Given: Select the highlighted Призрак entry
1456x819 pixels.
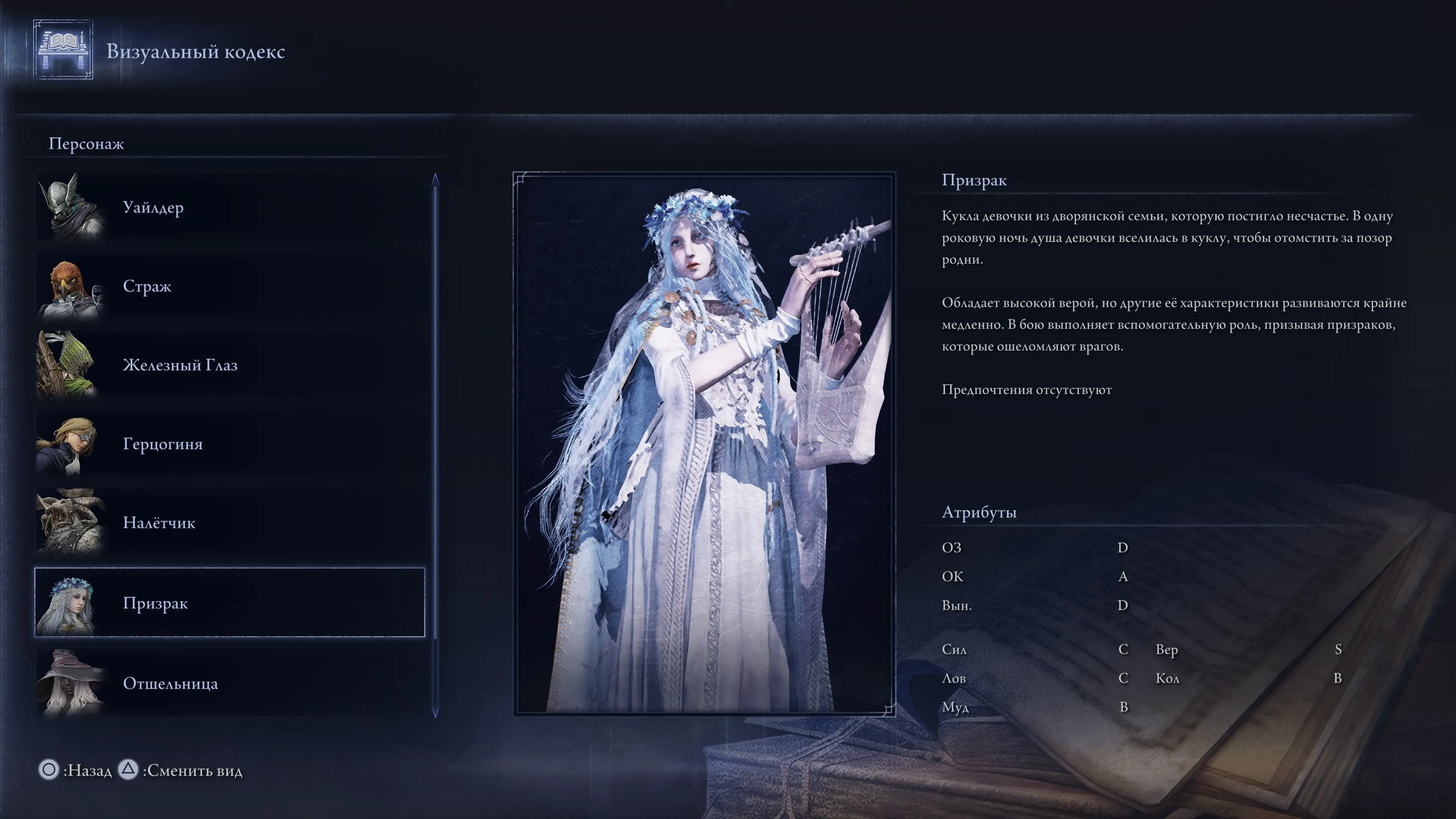Looking at the screenshot, I should [x=229, y=603].
